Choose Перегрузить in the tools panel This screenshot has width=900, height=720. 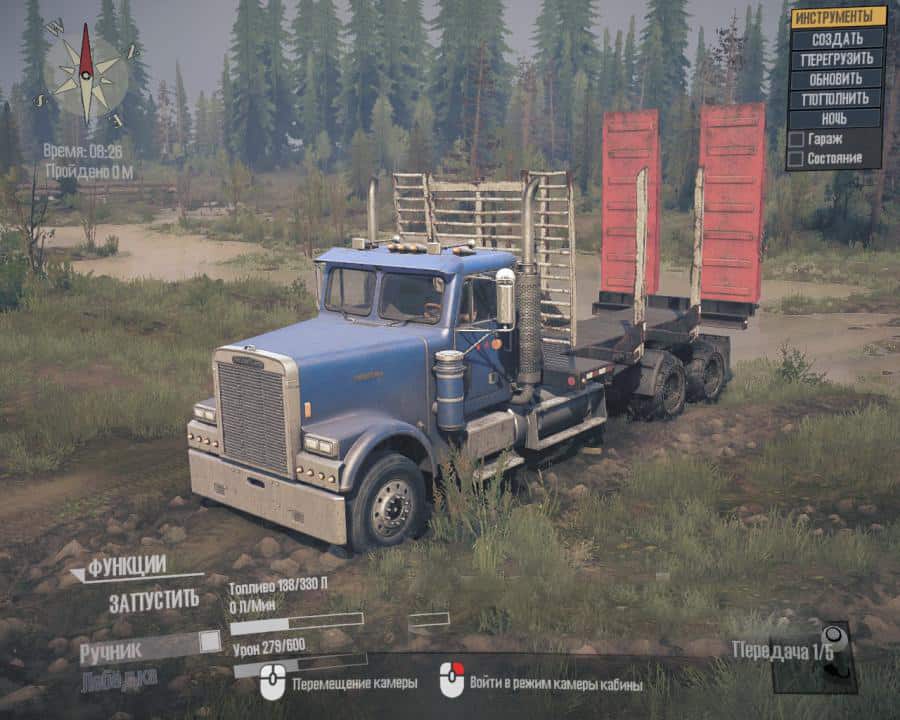(837, 58)
